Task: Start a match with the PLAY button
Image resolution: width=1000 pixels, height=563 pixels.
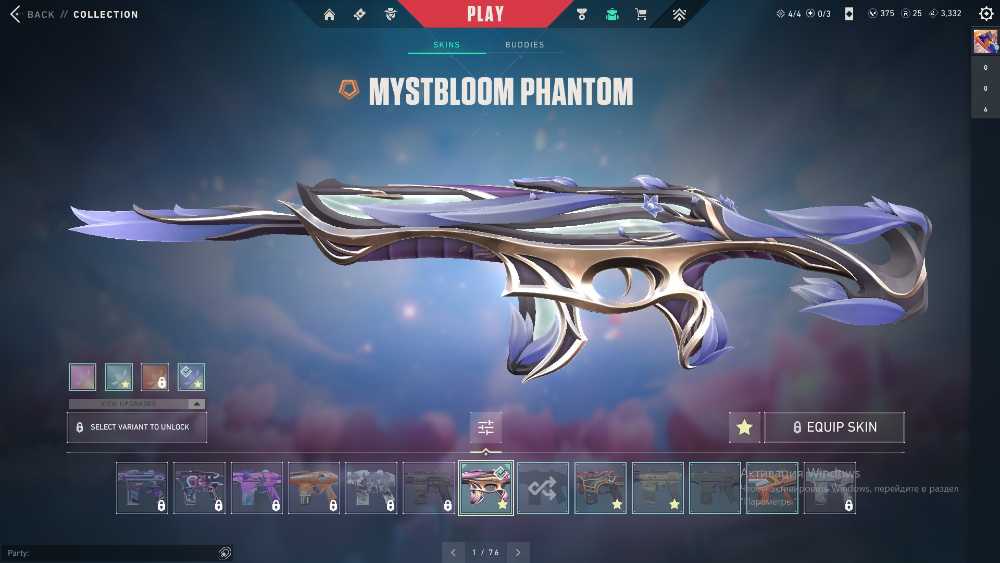Action: (x=486, y=14)
